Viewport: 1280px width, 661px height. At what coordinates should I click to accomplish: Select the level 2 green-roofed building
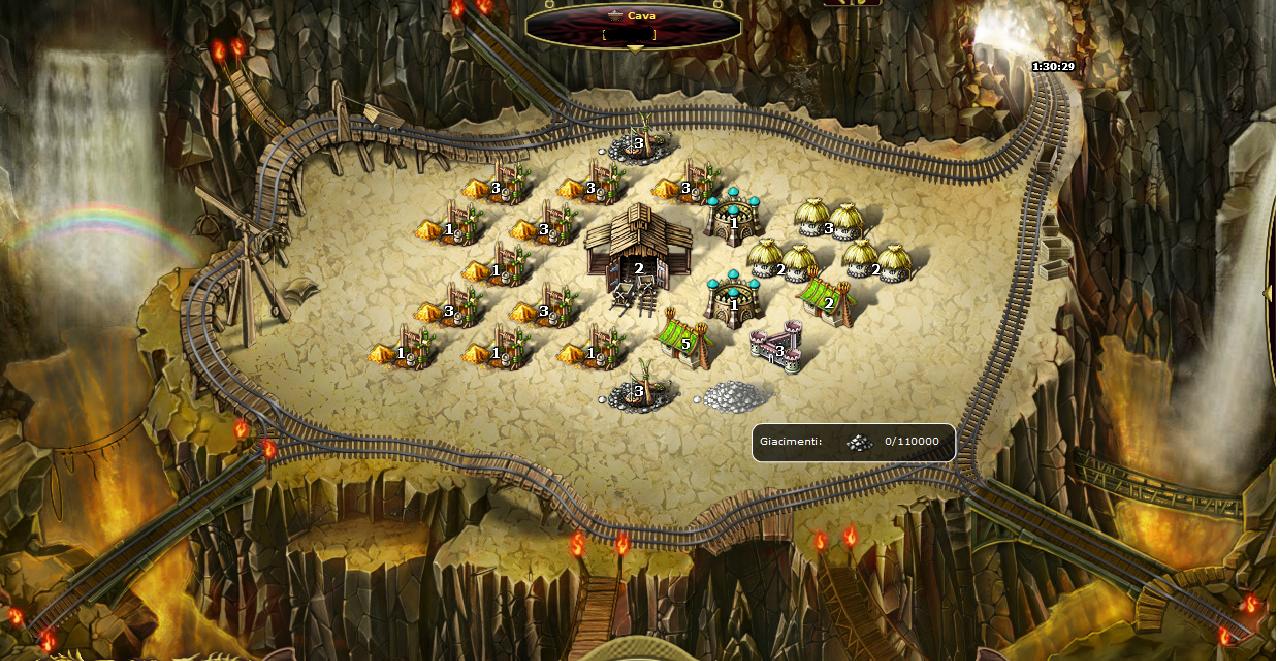point(827,297)
